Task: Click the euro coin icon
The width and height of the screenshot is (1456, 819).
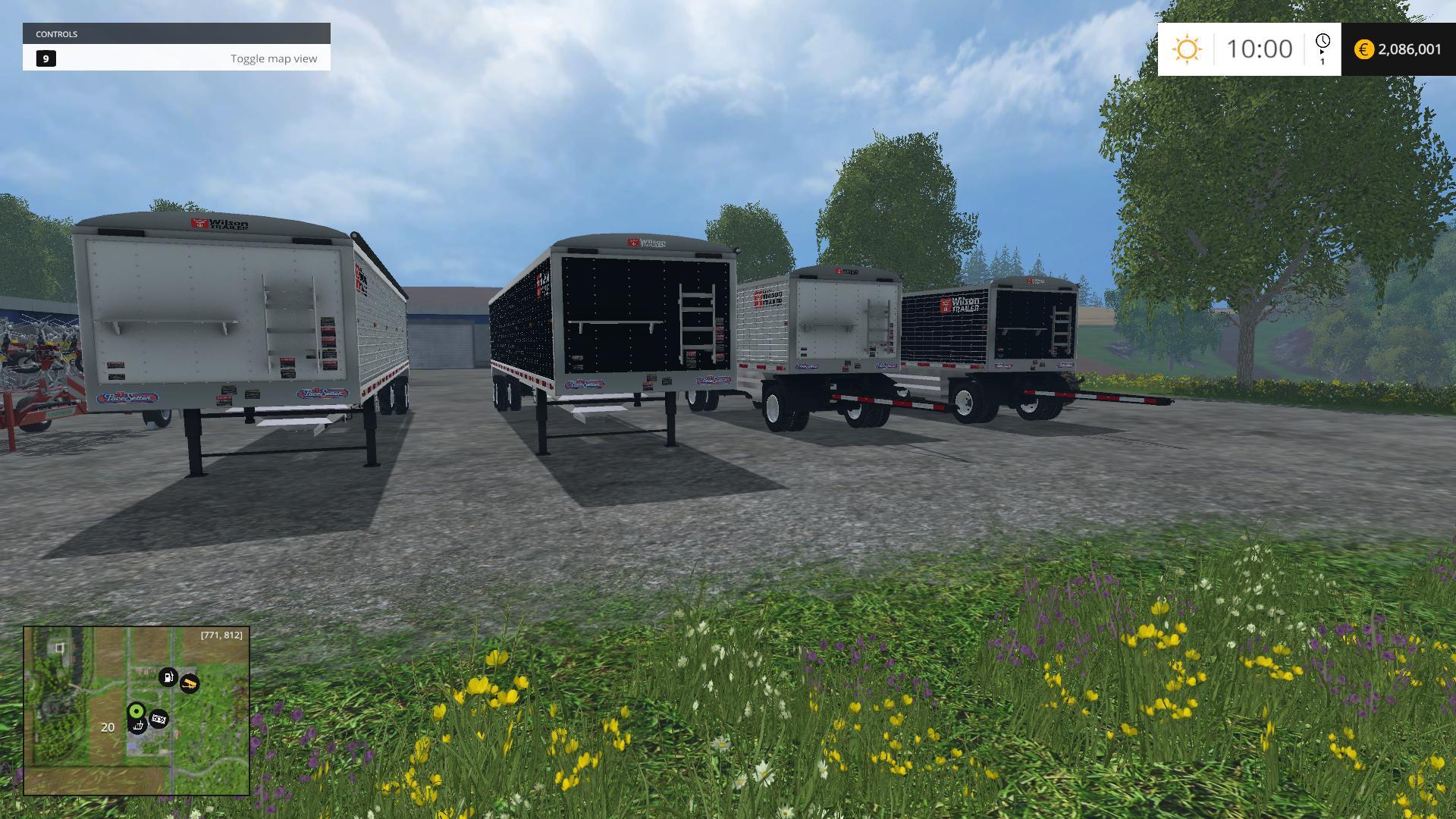Action: (x=1363, y=47)
